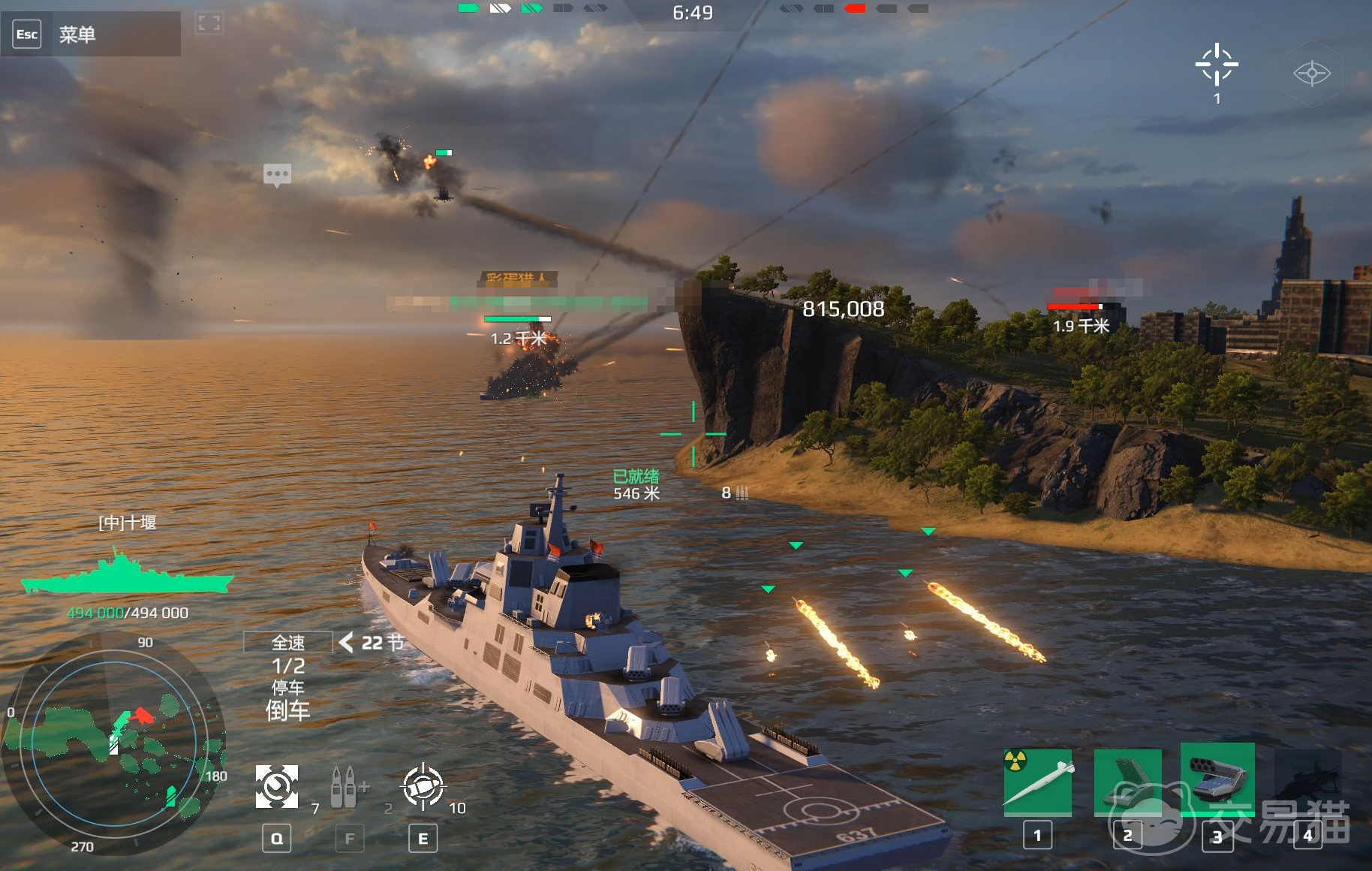Set throttle to 全速 full speed

(288, 643)
